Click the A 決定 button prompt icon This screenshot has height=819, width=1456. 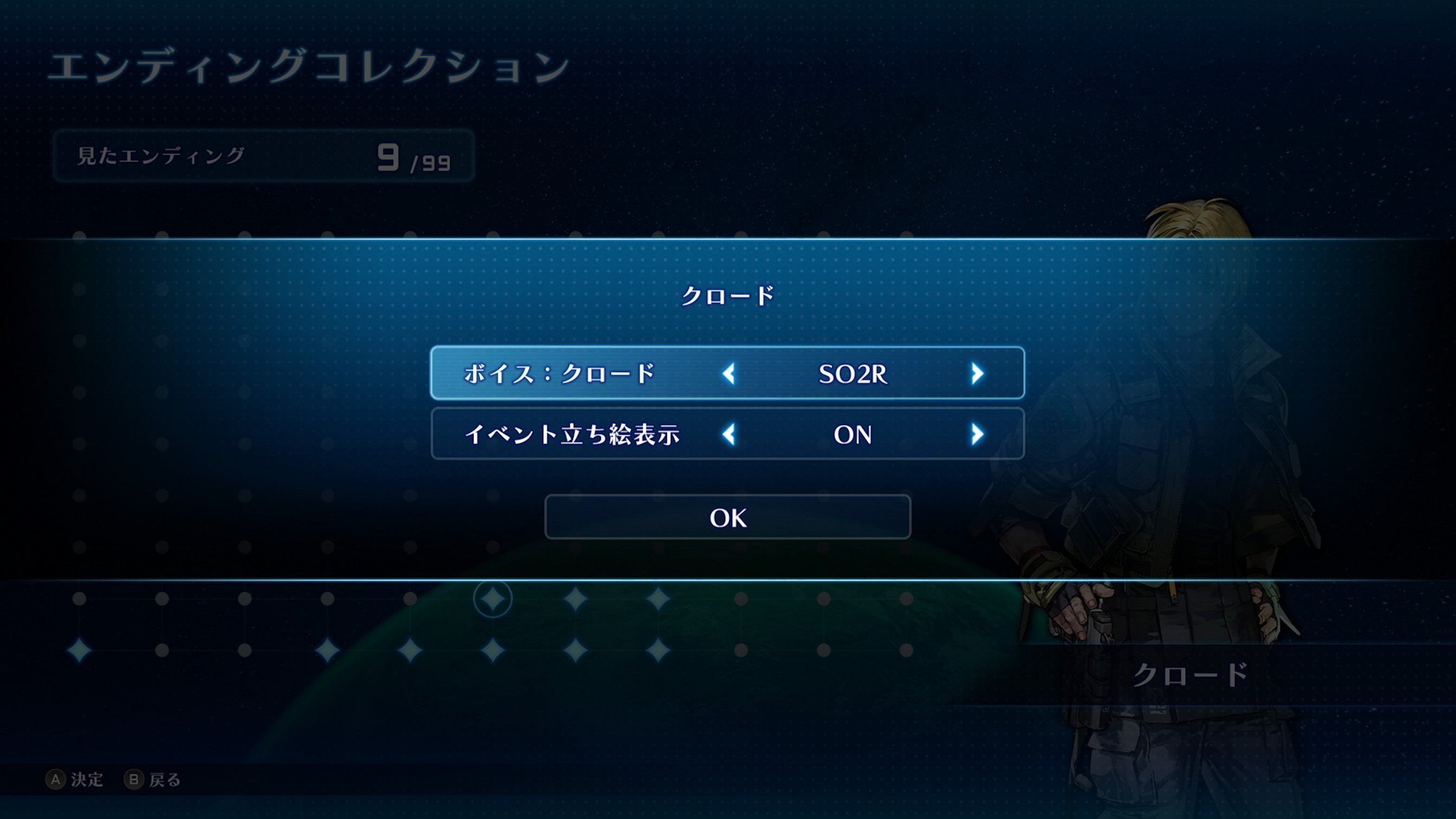click(x=55, y=779)
